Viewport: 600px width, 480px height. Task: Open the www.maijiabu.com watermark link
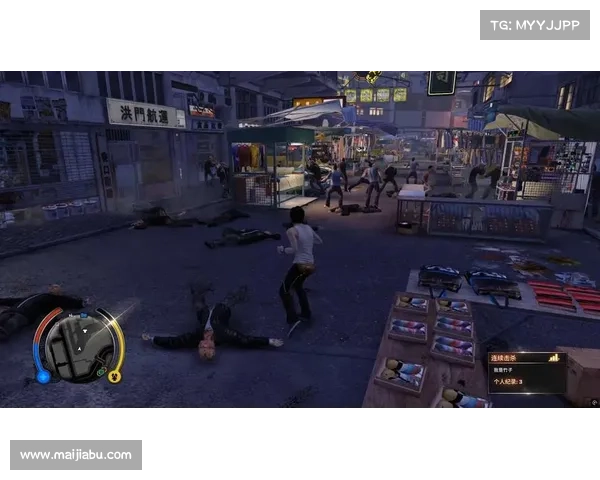click(x=76, y=455)
